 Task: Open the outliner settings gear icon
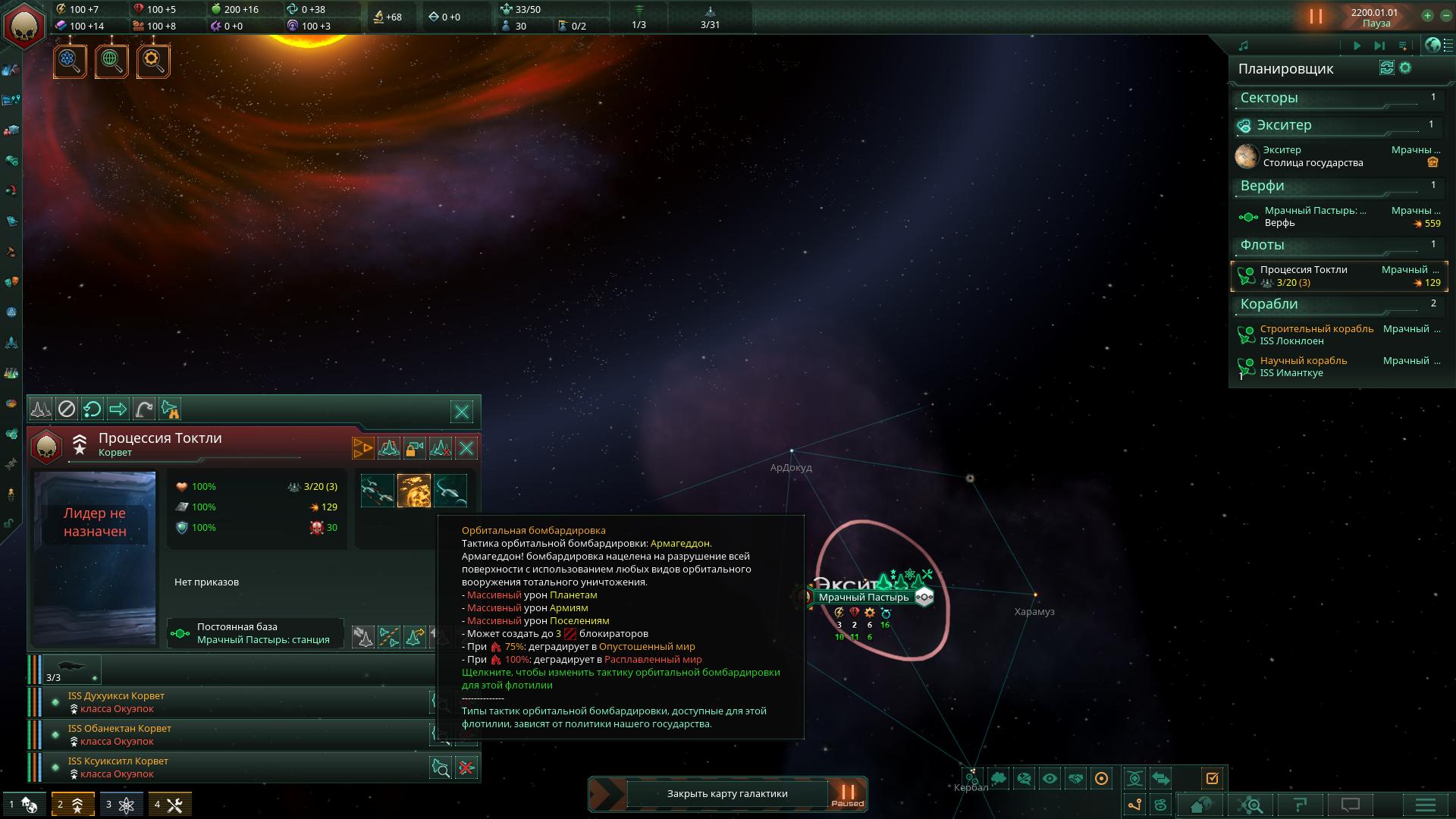[x=1405, y=68]
